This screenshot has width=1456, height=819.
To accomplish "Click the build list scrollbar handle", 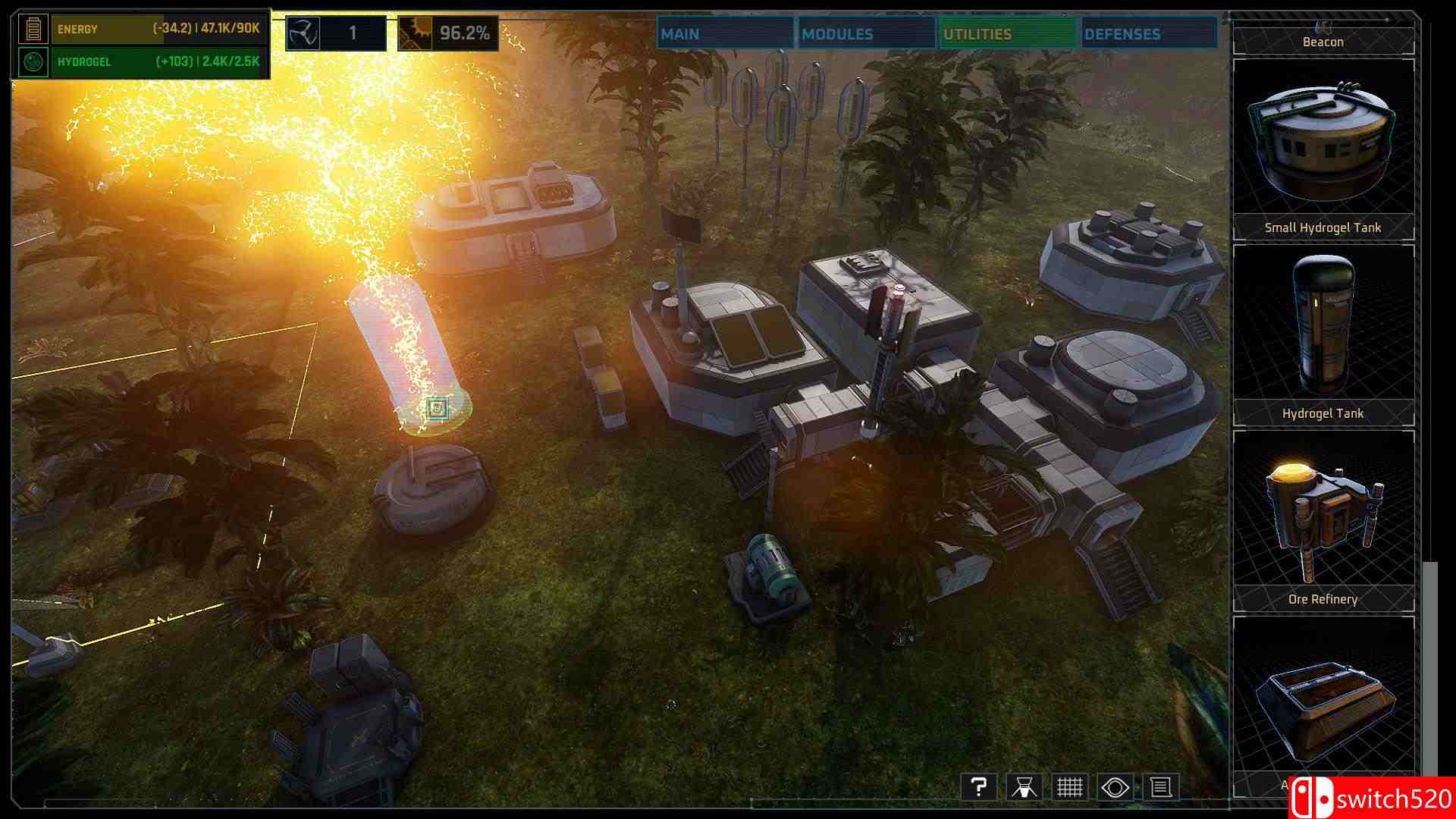I will point(1430,667).
